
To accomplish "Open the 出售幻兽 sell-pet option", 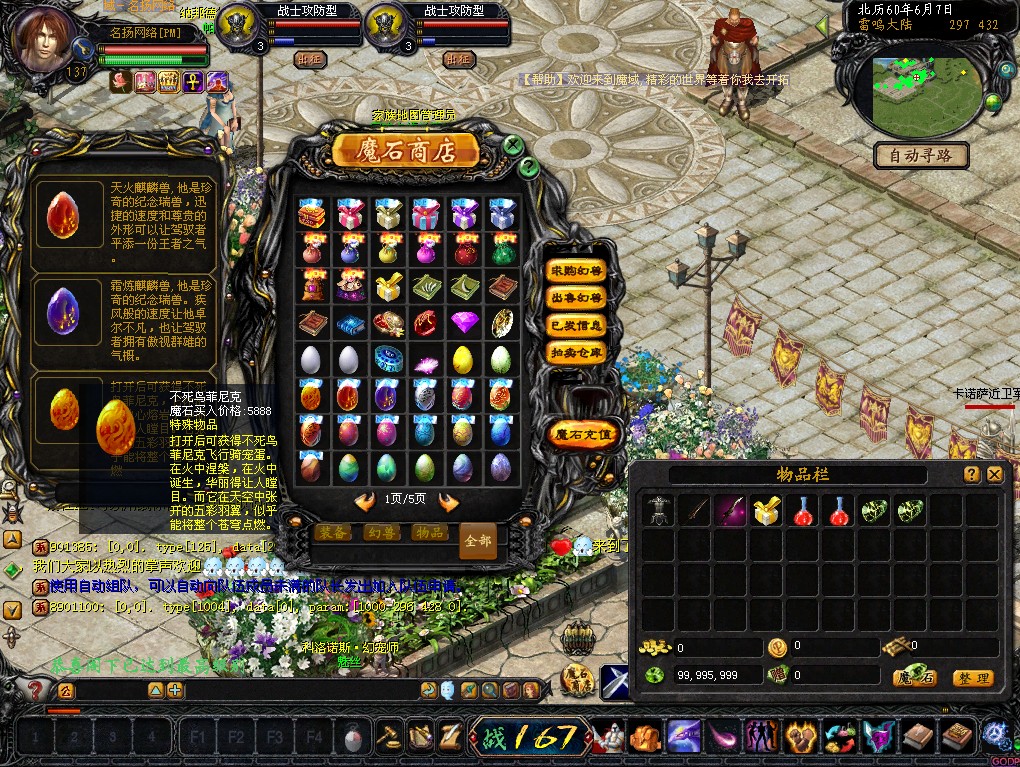I will tap(577, 298).
